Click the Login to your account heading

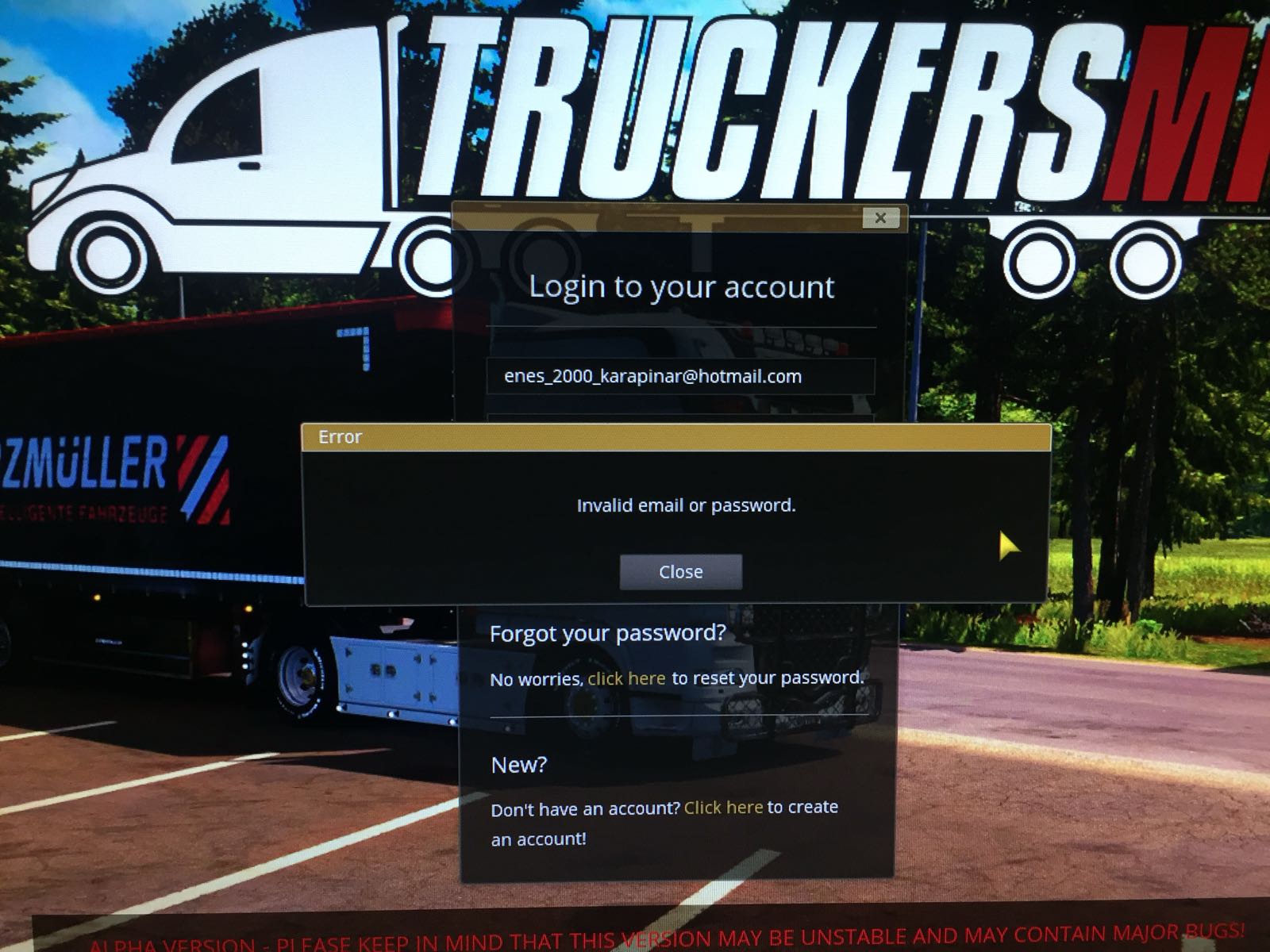[x=683, y=287]
